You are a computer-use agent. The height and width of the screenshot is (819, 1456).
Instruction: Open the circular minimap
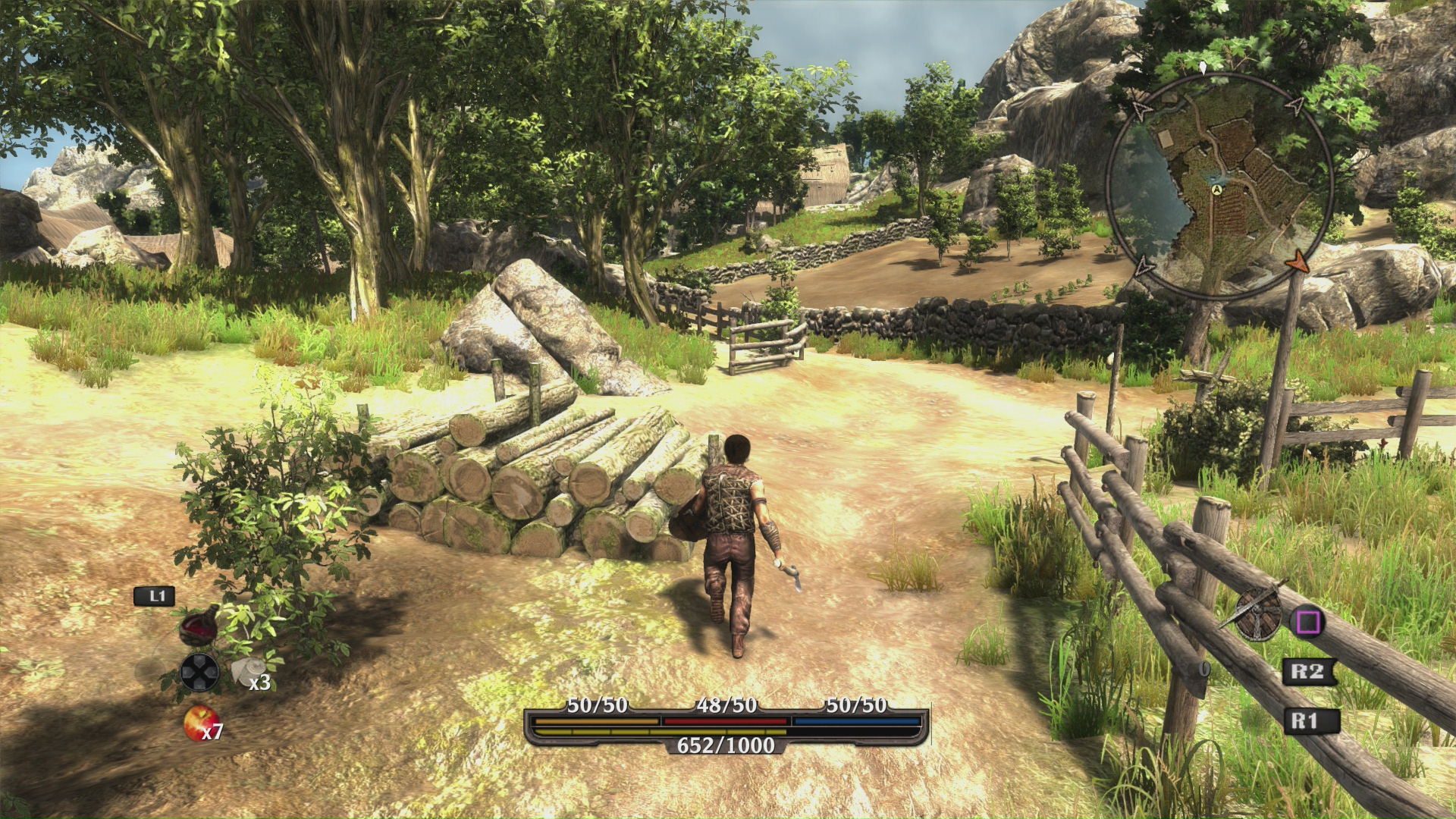[x=1219, y=184]
